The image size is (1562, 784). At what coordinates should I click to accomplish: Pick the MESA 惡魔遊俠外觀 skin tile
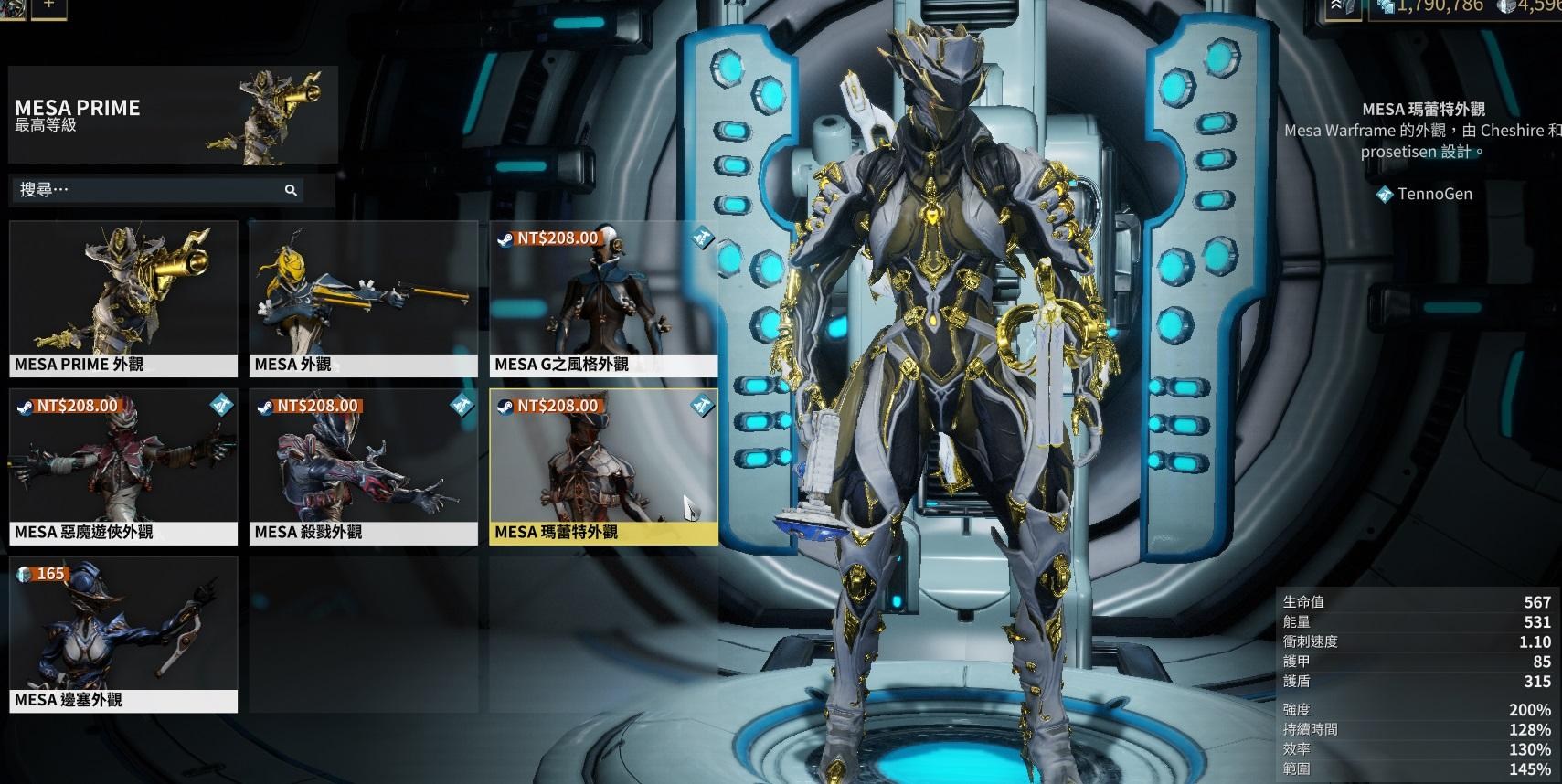pyautogui.click(x=123, y=467)
